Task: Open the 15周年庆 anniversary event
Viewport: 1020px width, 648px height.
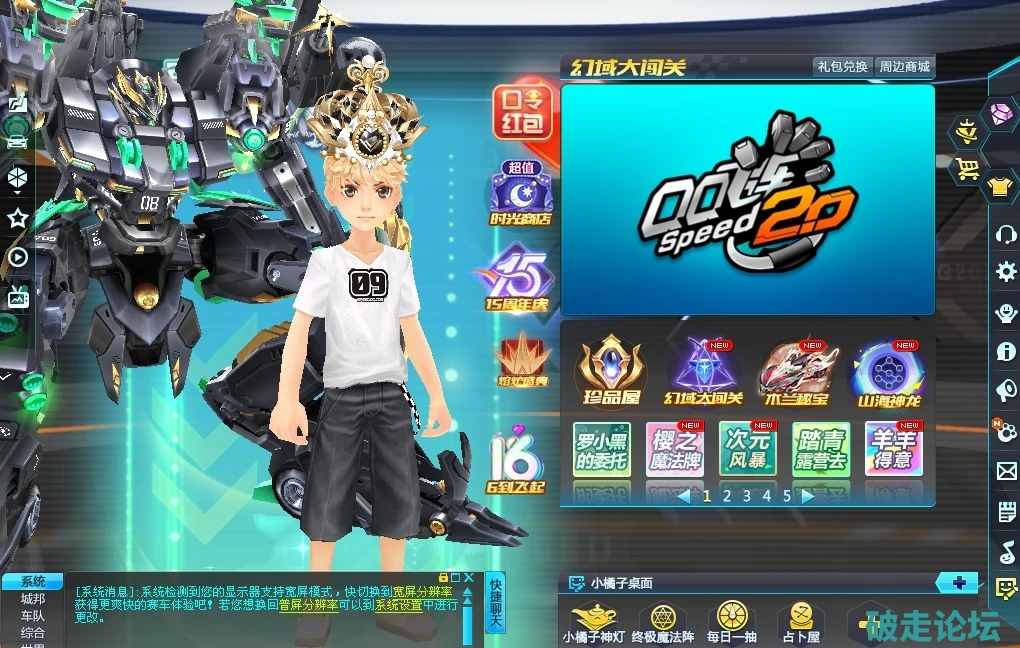Action: [519, 281]
